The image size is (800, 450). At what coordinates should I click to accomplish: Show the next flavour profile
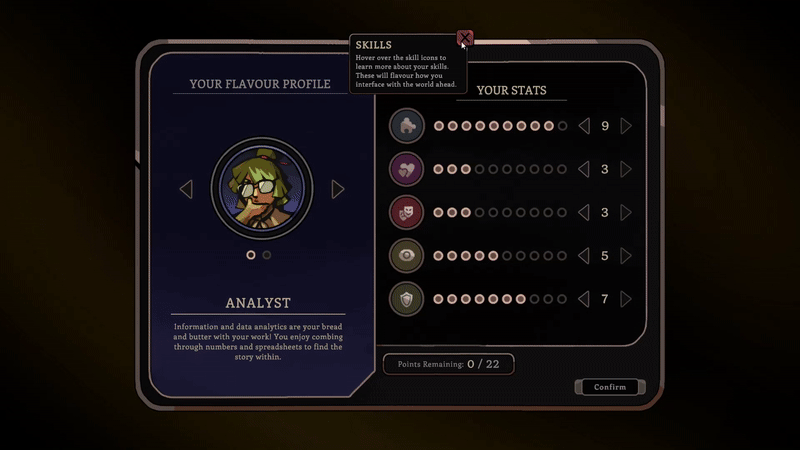click(x=338, y=189)
